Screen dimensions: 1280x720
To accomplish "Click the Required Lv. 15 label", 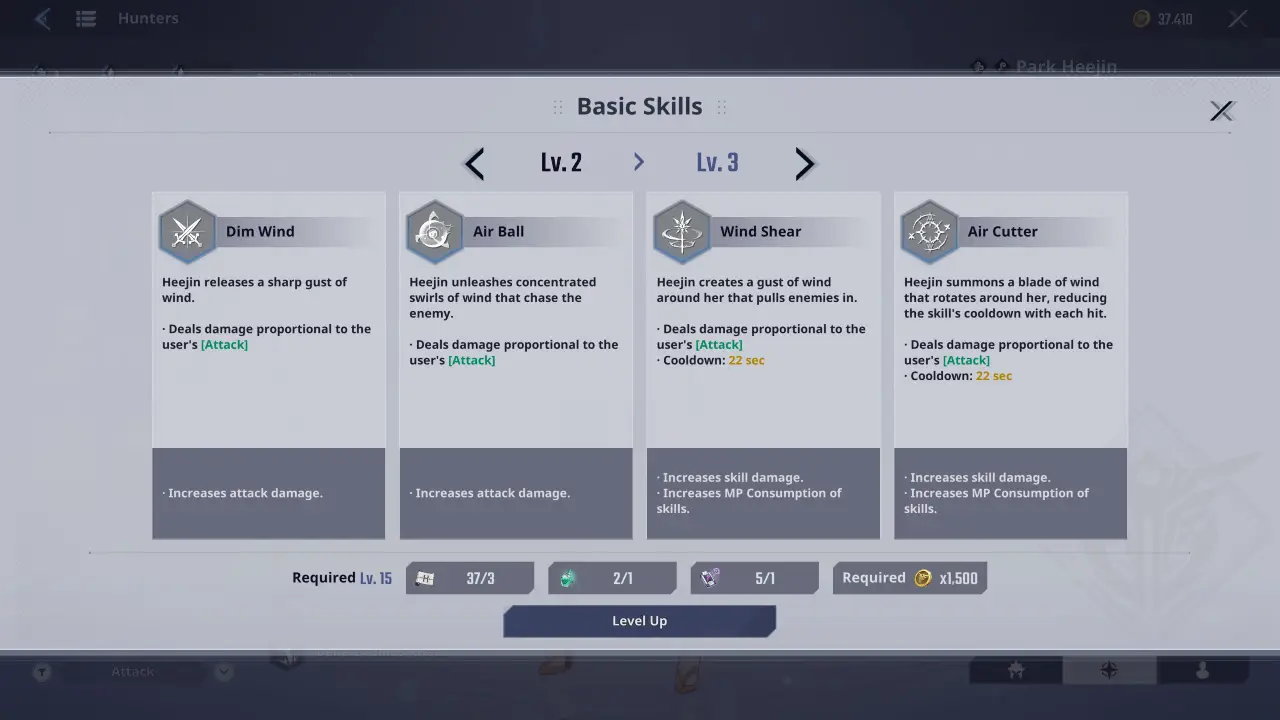I will point(342,577).
